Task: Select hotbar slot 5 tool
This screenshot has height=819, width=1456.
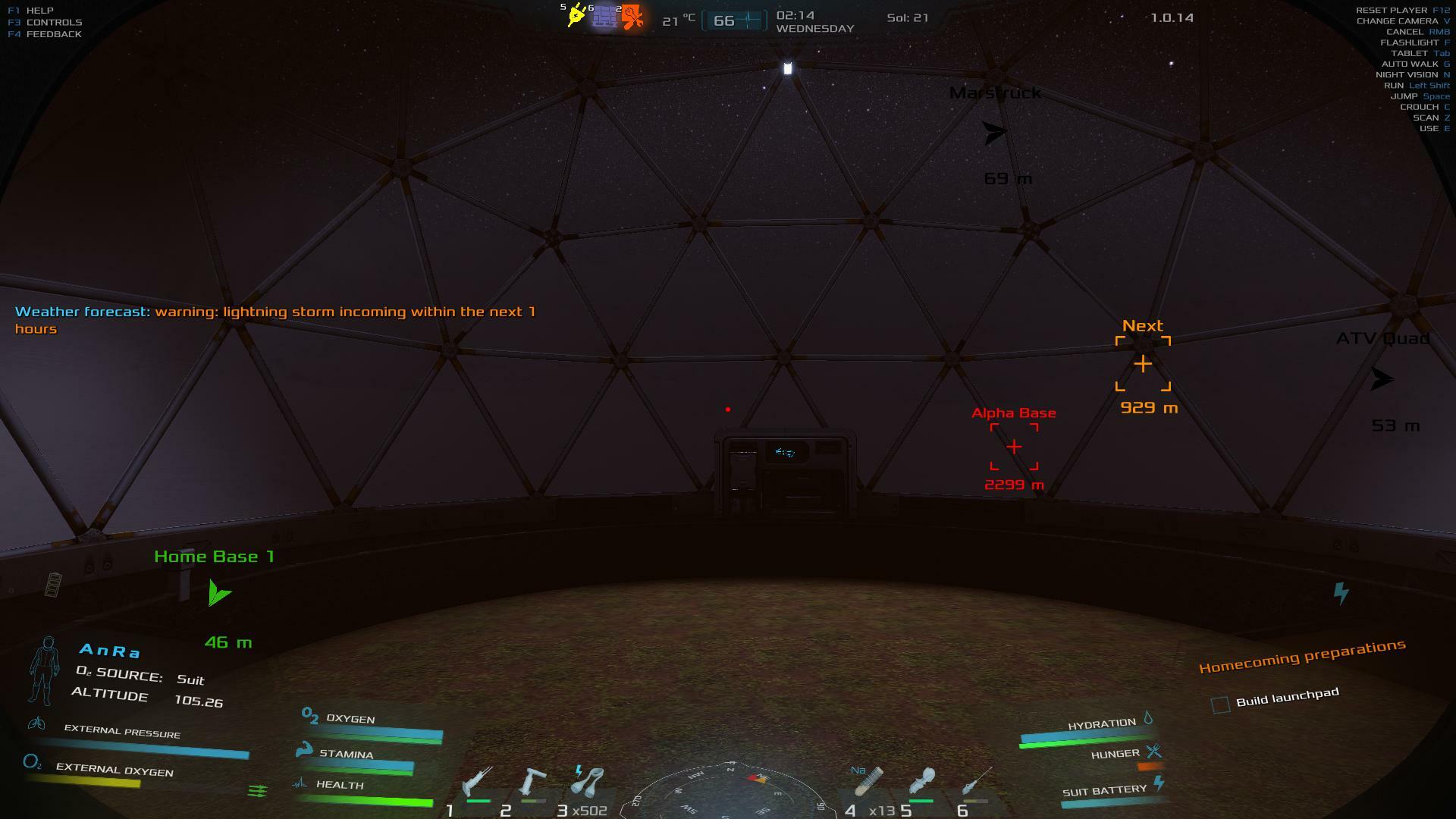Action: point(922,782)
